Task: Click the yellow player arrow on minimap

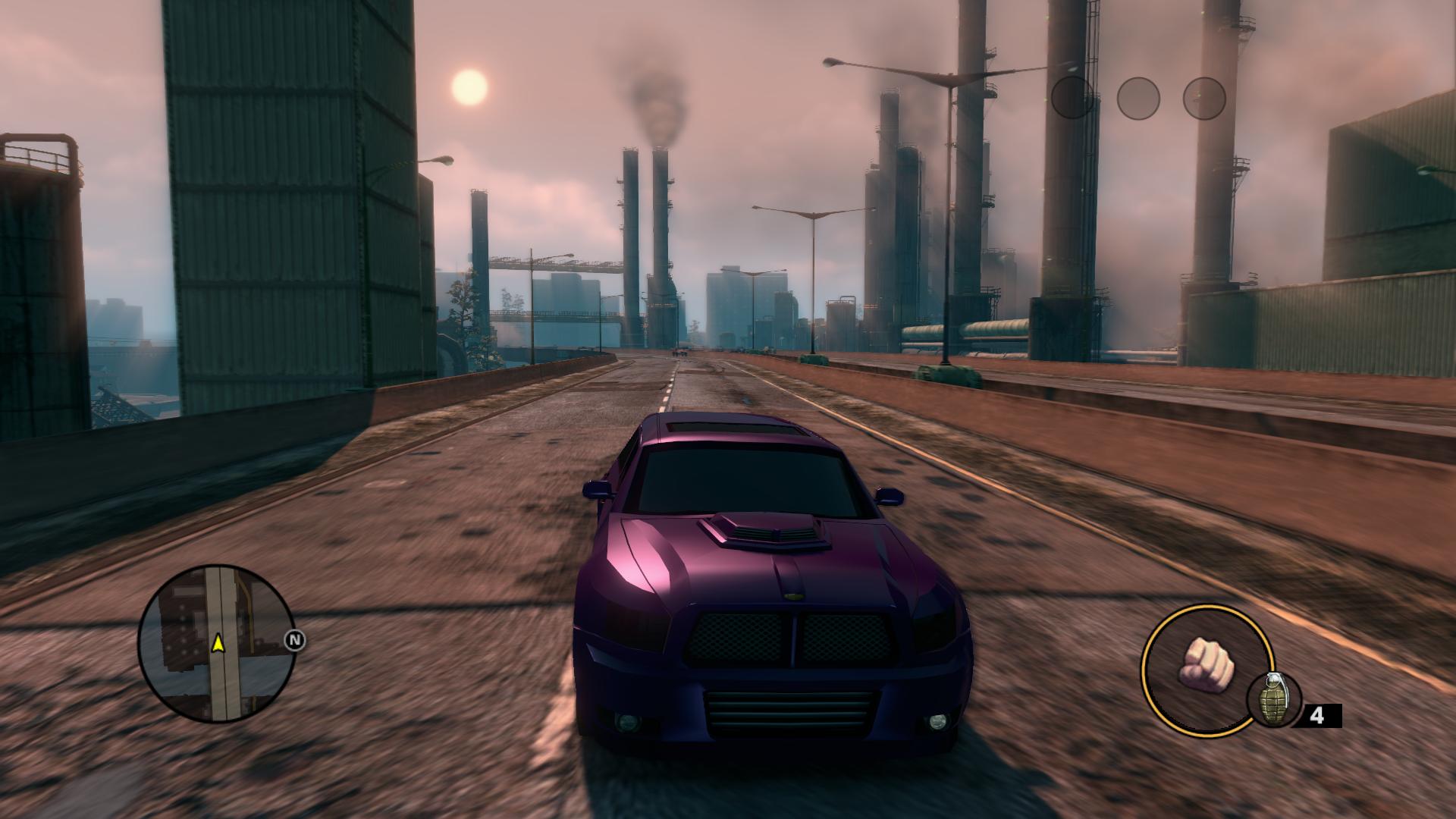Action: coord(218,644)
